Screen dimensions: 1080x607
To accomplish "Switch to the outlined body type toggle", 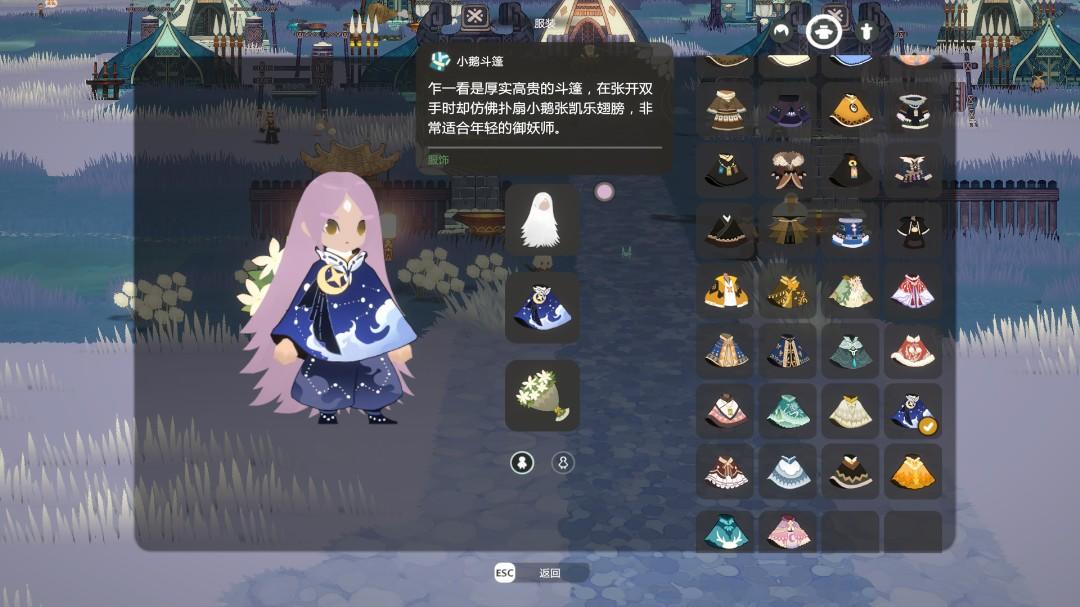I will (563, 463).
